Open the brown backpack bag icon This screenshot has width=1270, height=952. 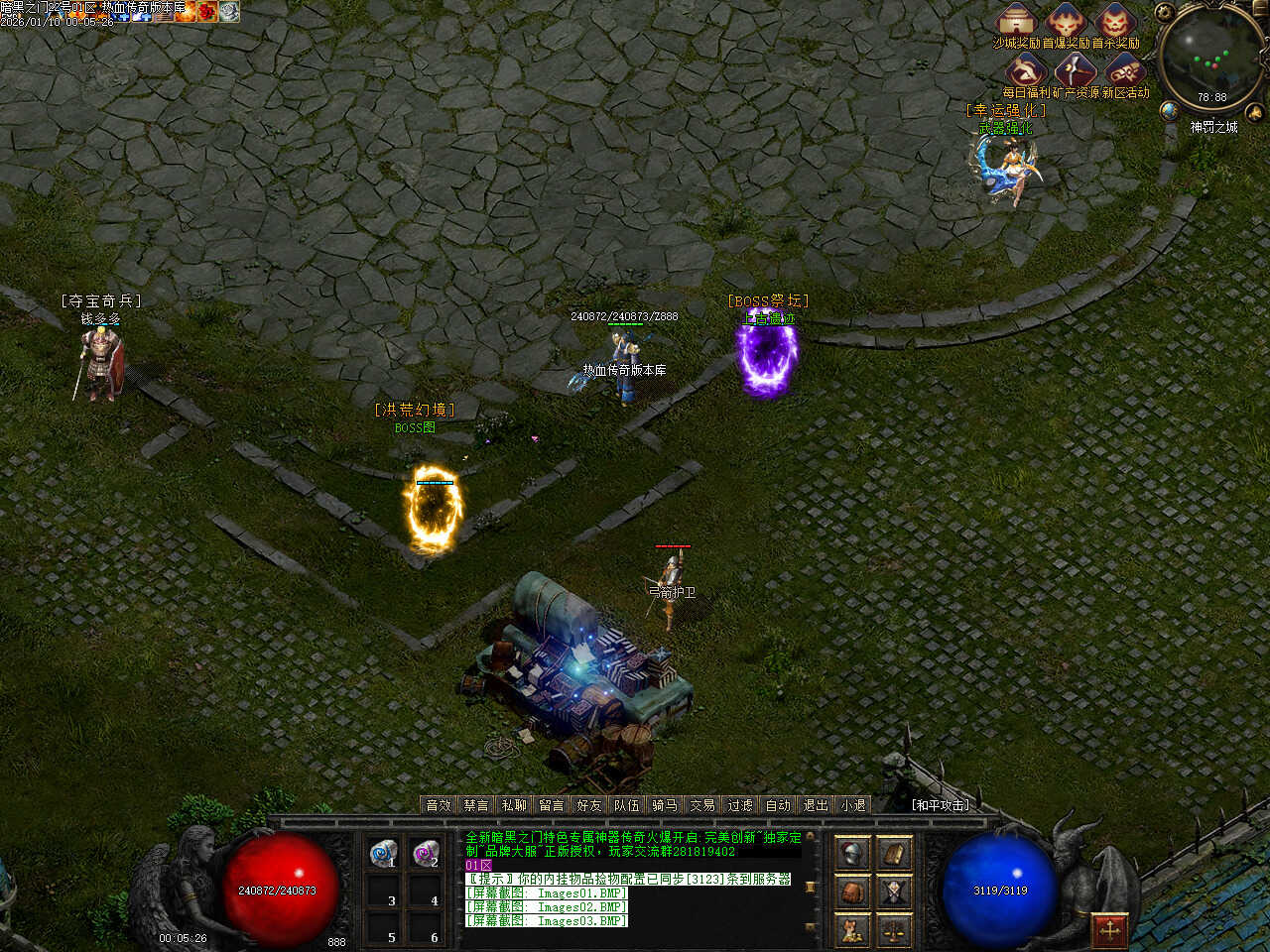(x=852, y=892)
